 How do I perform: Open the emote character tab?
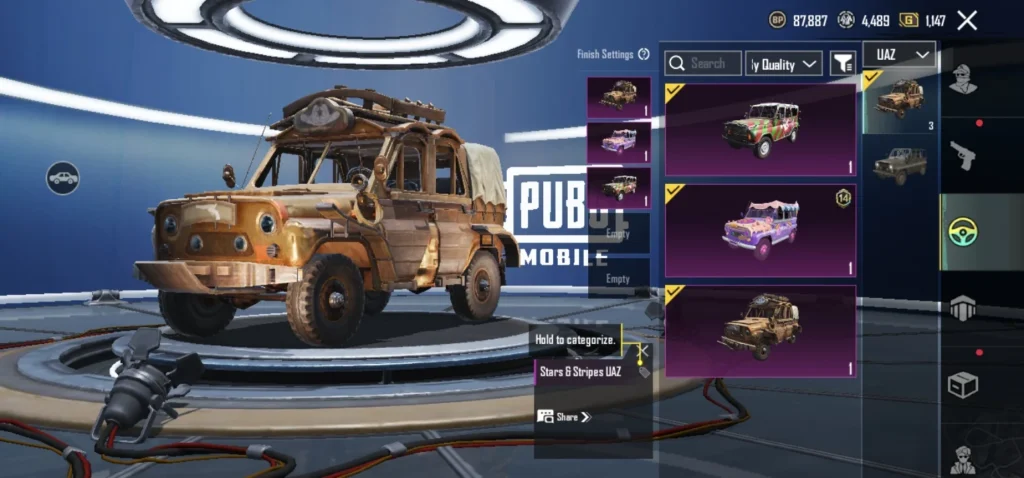963,458
